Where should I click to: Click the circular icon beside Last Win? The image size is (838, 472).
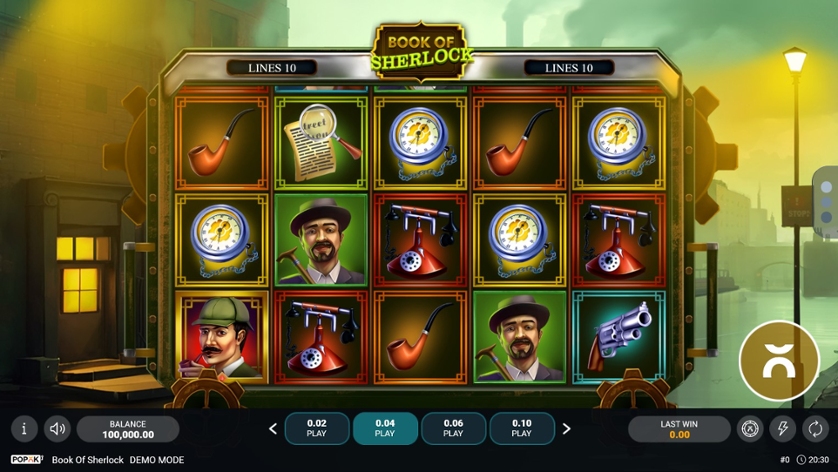(x=750, y=429)
